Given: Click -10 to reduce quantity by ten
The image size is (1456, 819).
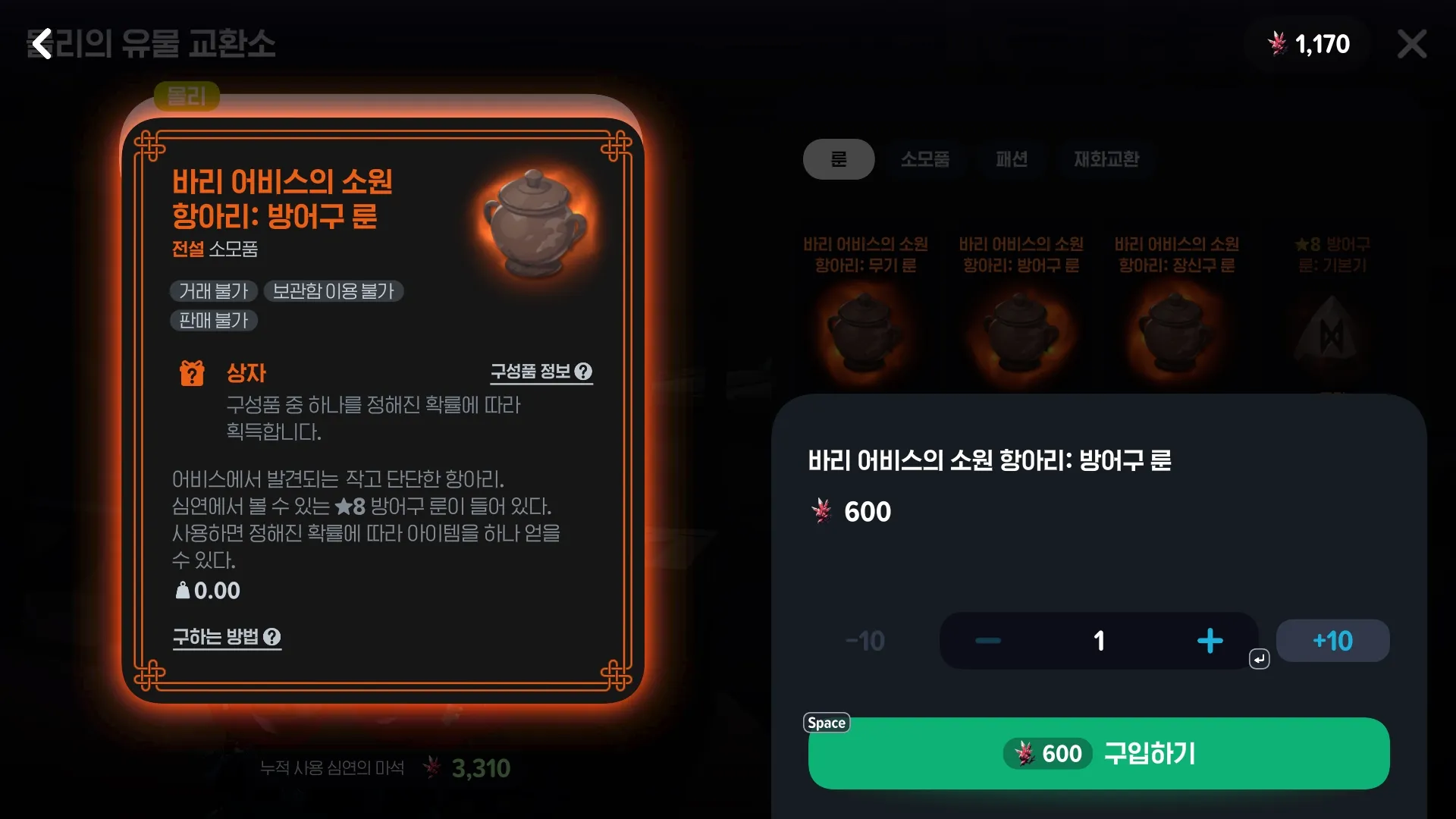Looking at the screenshot, I should point(864,640).
